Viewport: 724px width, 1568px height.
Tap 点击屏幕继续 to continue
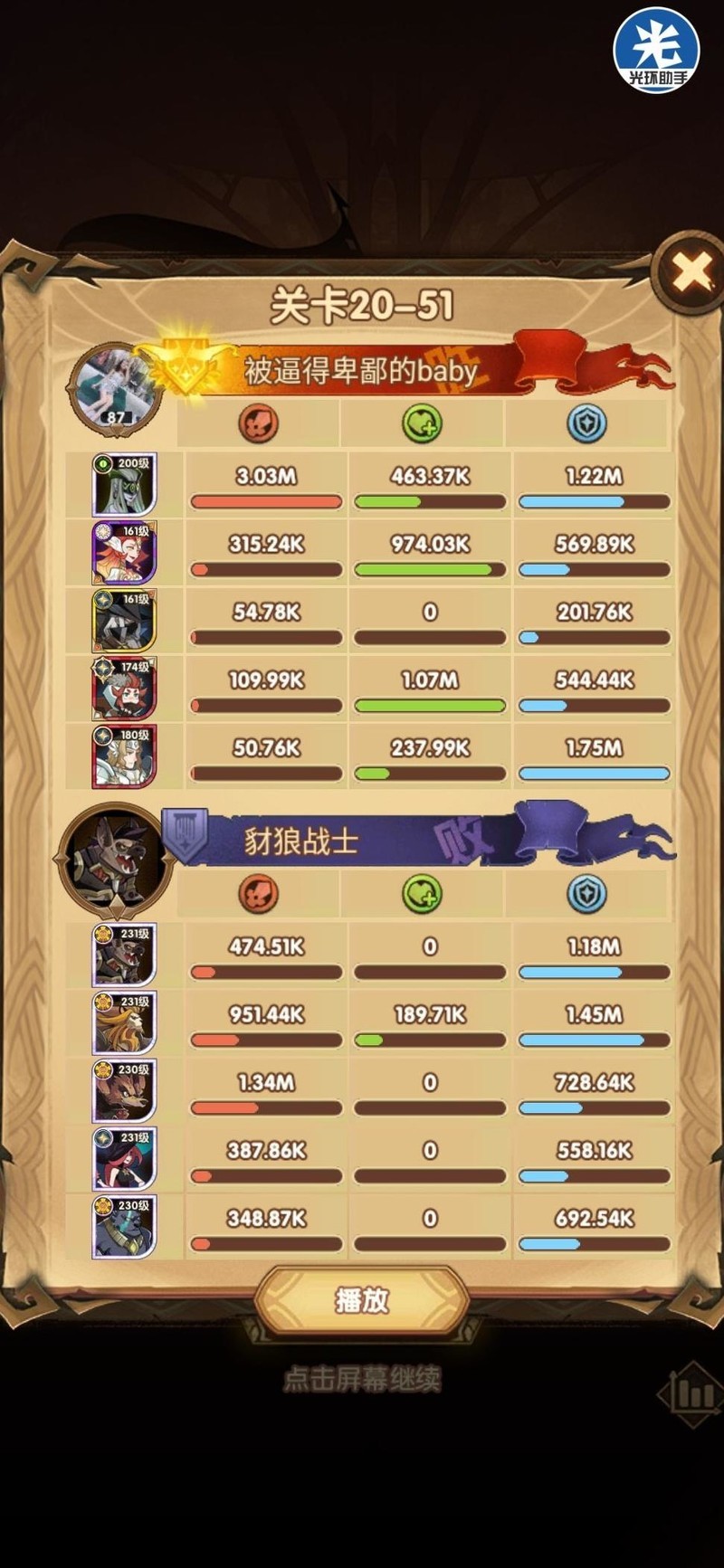click(x=362, y=1379)
